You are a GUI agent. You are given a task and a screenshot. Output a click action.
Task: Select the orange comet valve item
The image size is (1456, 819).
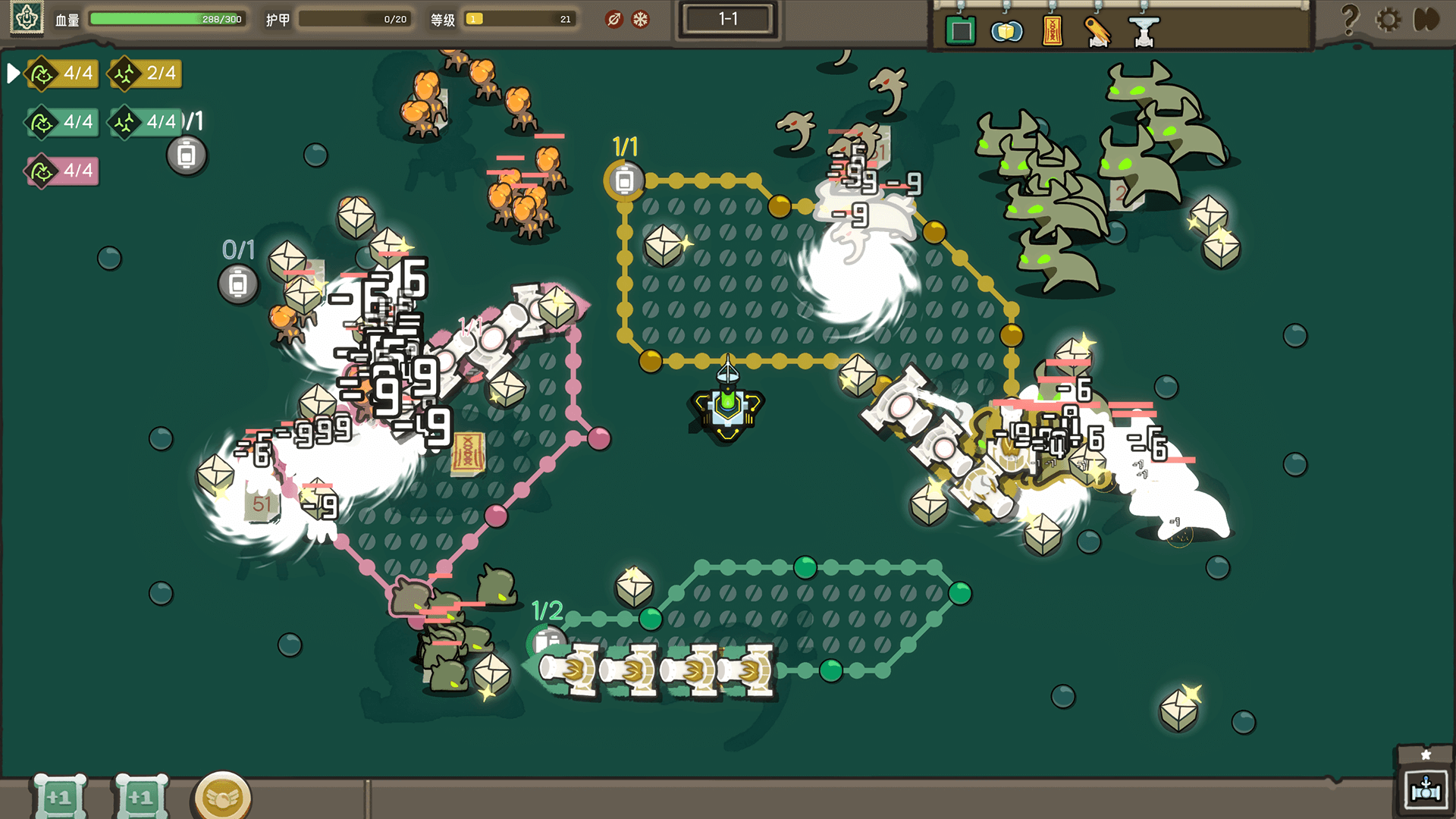(1097, 32)
